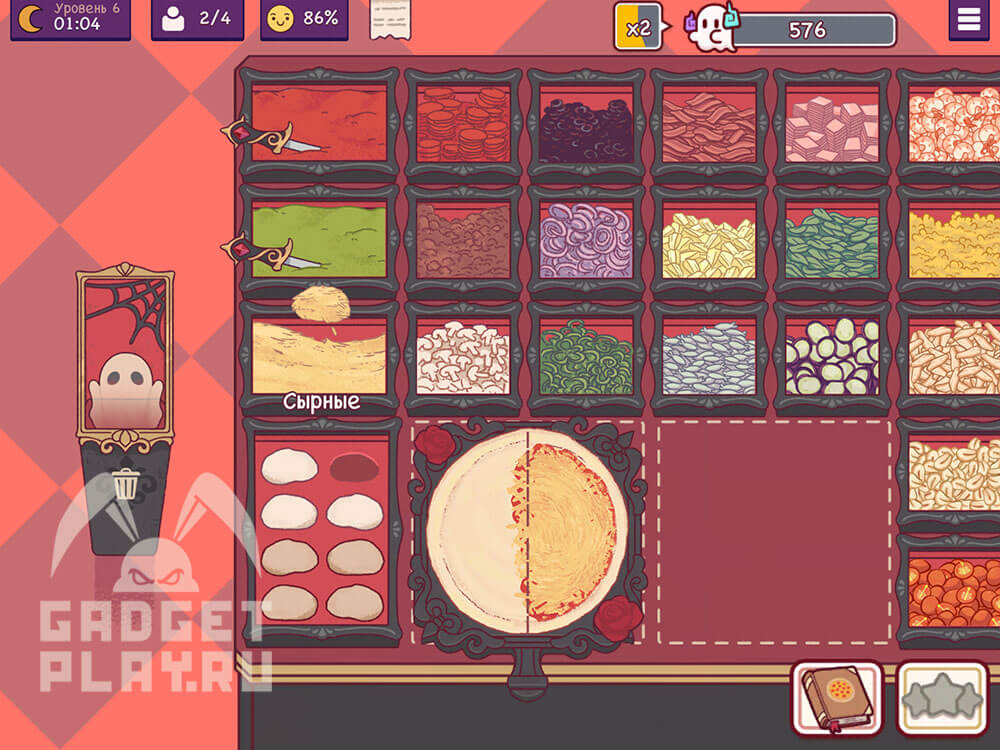This screenshot has width=1000, height=750.
Task: Pick the white mushrooms bin
Action: (x=463, y=357)
